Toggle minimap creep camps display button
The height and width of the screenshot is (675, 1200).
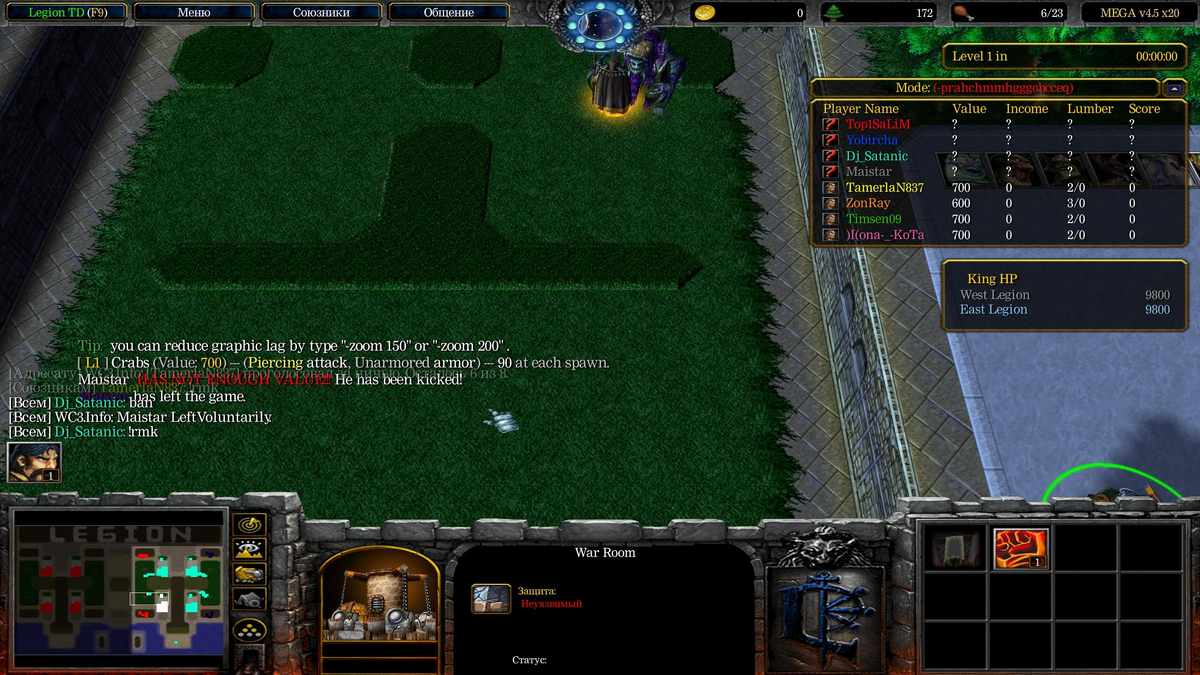(248, 599)
